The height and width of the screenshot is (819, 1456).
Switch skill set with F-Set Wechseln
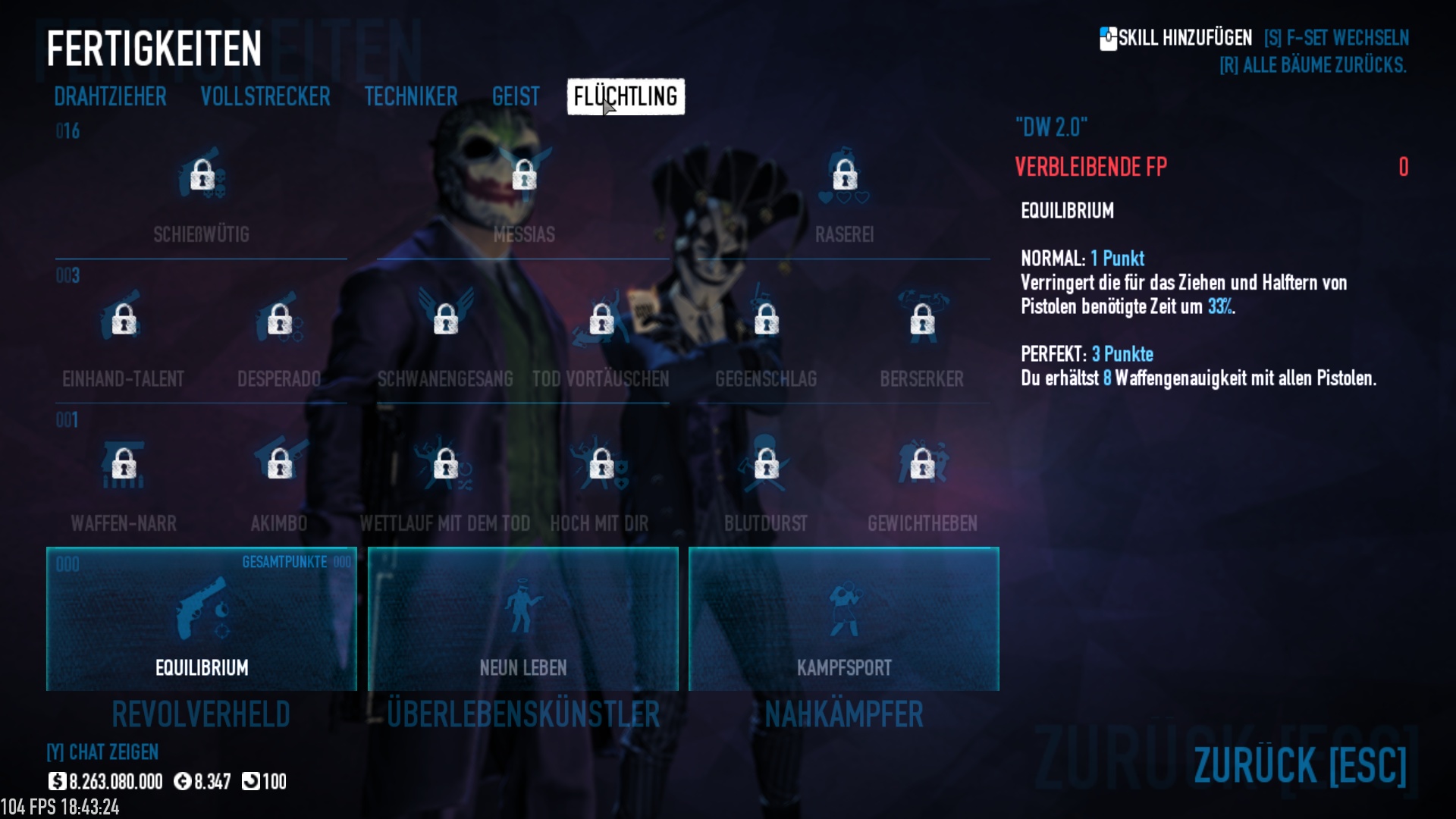point(1336,38)
